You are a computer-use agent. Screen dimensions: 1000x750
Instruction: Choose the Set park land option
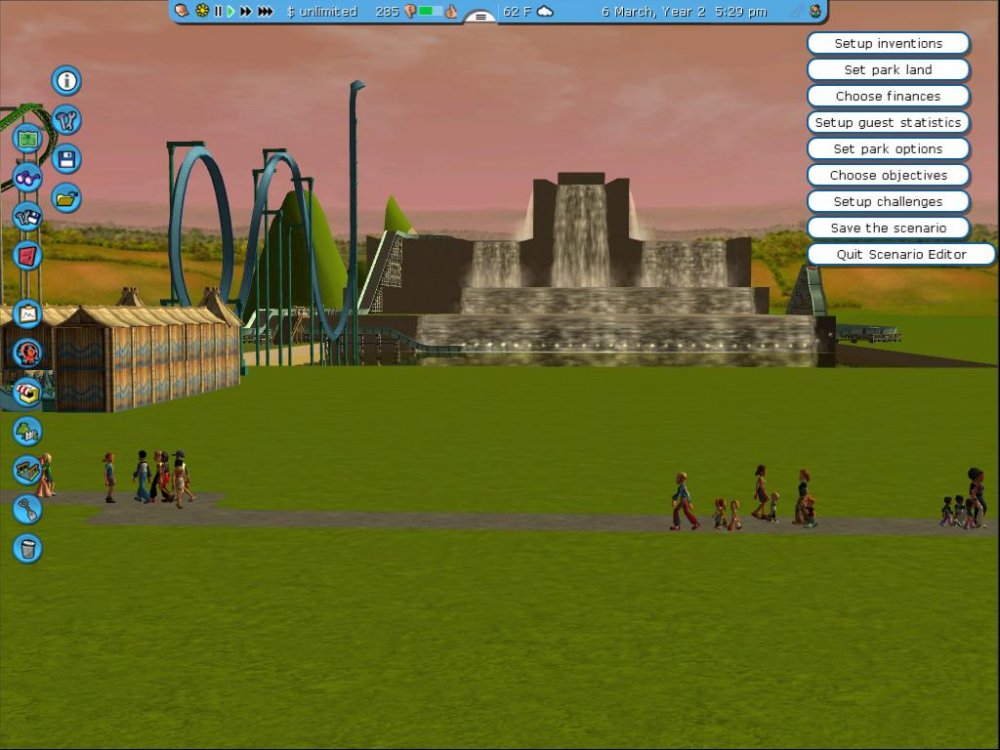pos(888,70)
